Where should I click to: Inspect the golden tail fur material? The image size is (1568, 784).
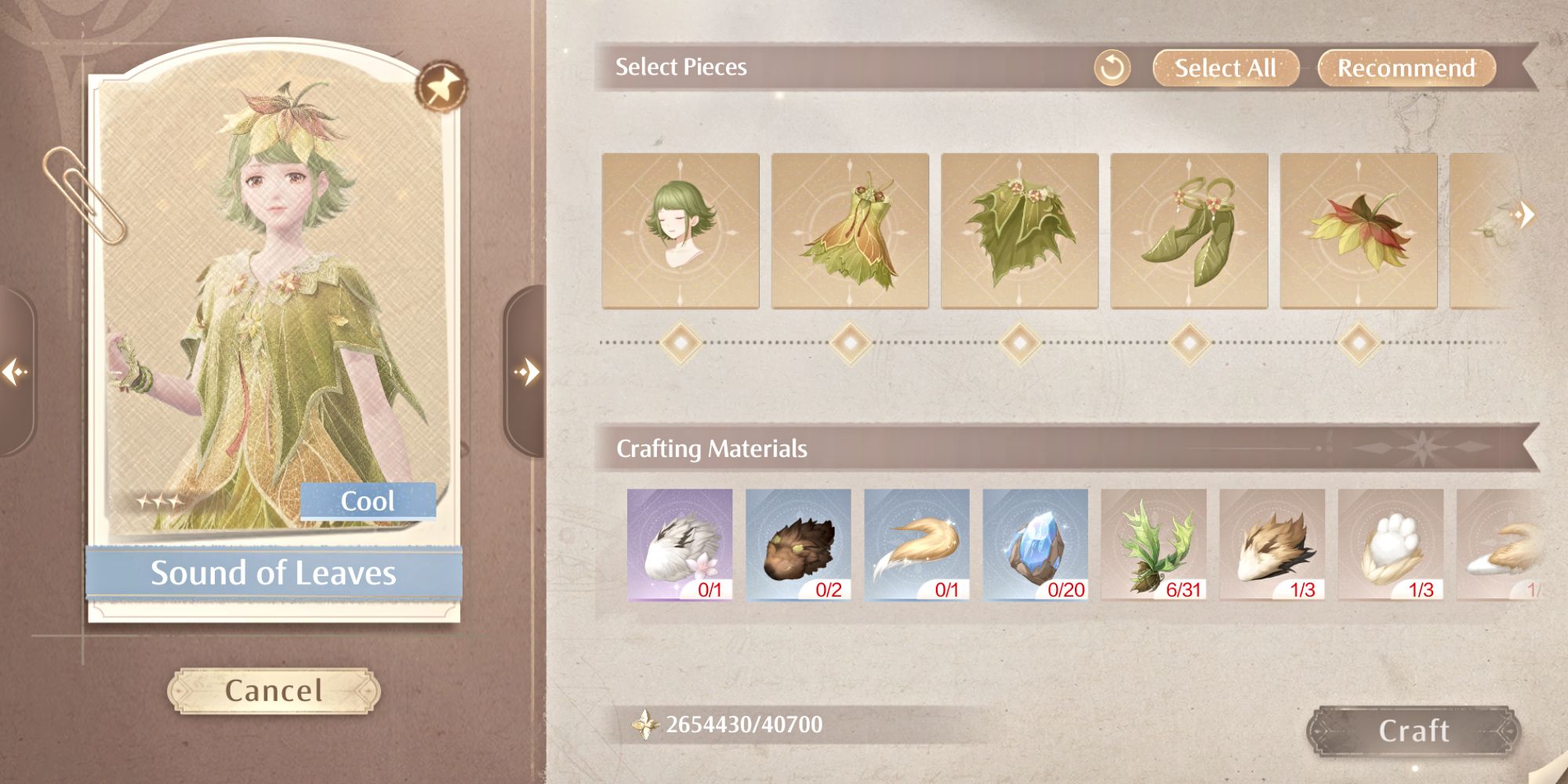(x=916, y=545)
